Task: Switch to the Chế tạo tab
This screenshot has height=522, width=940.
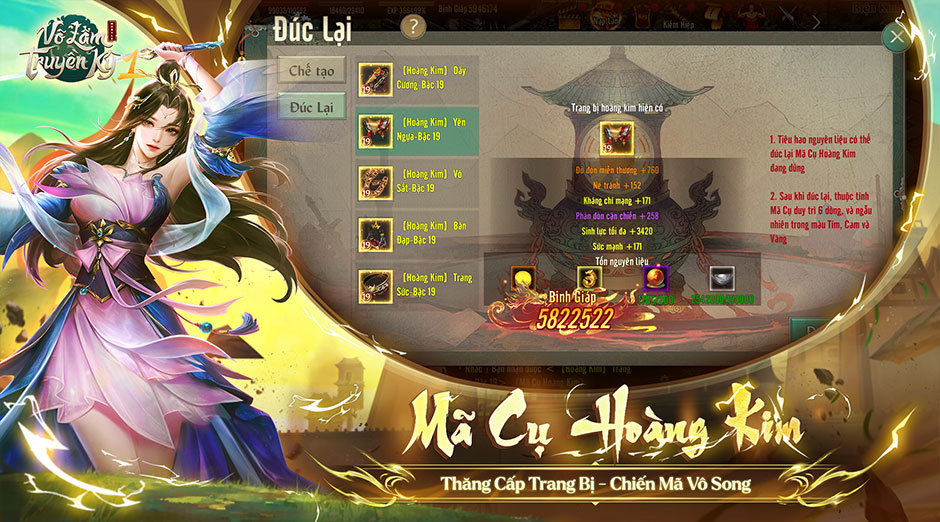Action: (x=312, y=71)
